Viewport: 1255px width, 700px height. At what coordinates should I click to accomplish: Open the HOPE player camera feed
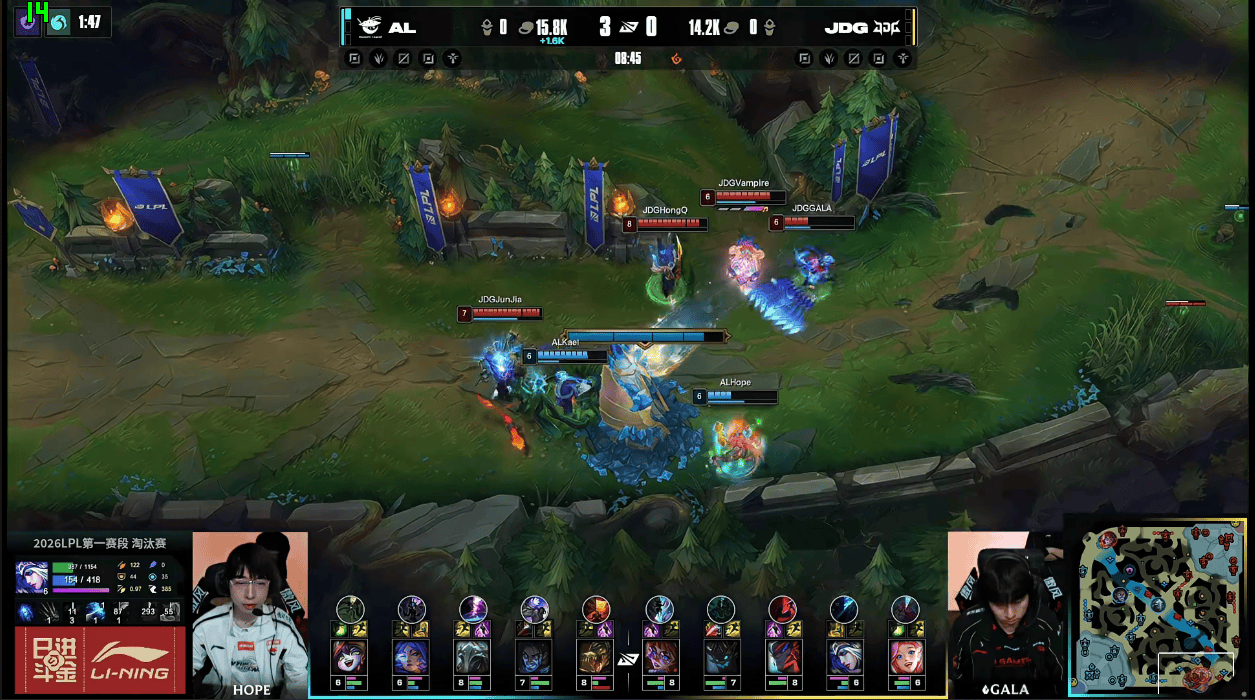(x=250, y=612)
